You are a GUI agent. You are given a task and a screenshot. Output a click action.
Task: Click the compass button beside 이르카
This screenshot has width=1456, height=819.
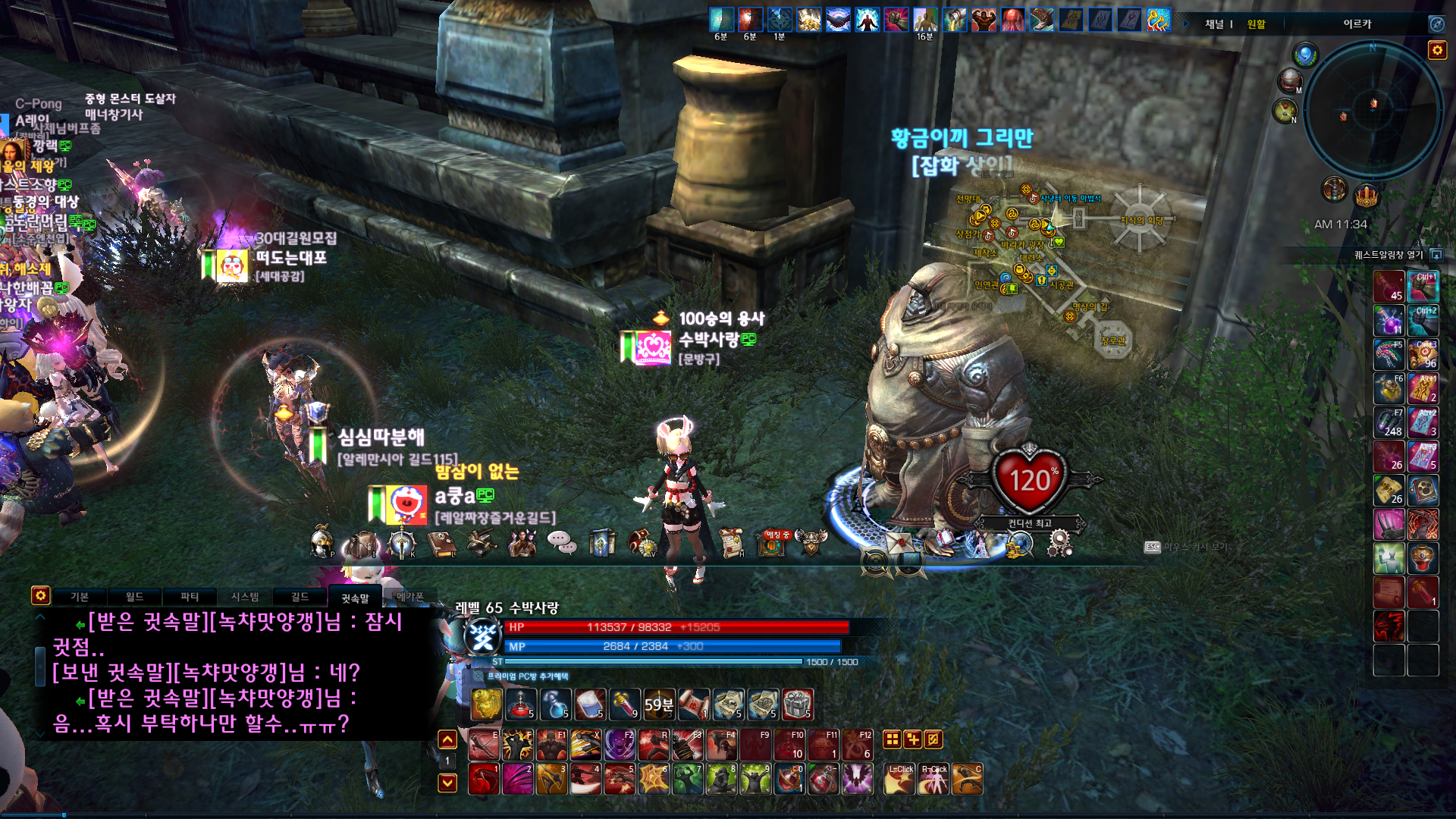point(1436,24)
